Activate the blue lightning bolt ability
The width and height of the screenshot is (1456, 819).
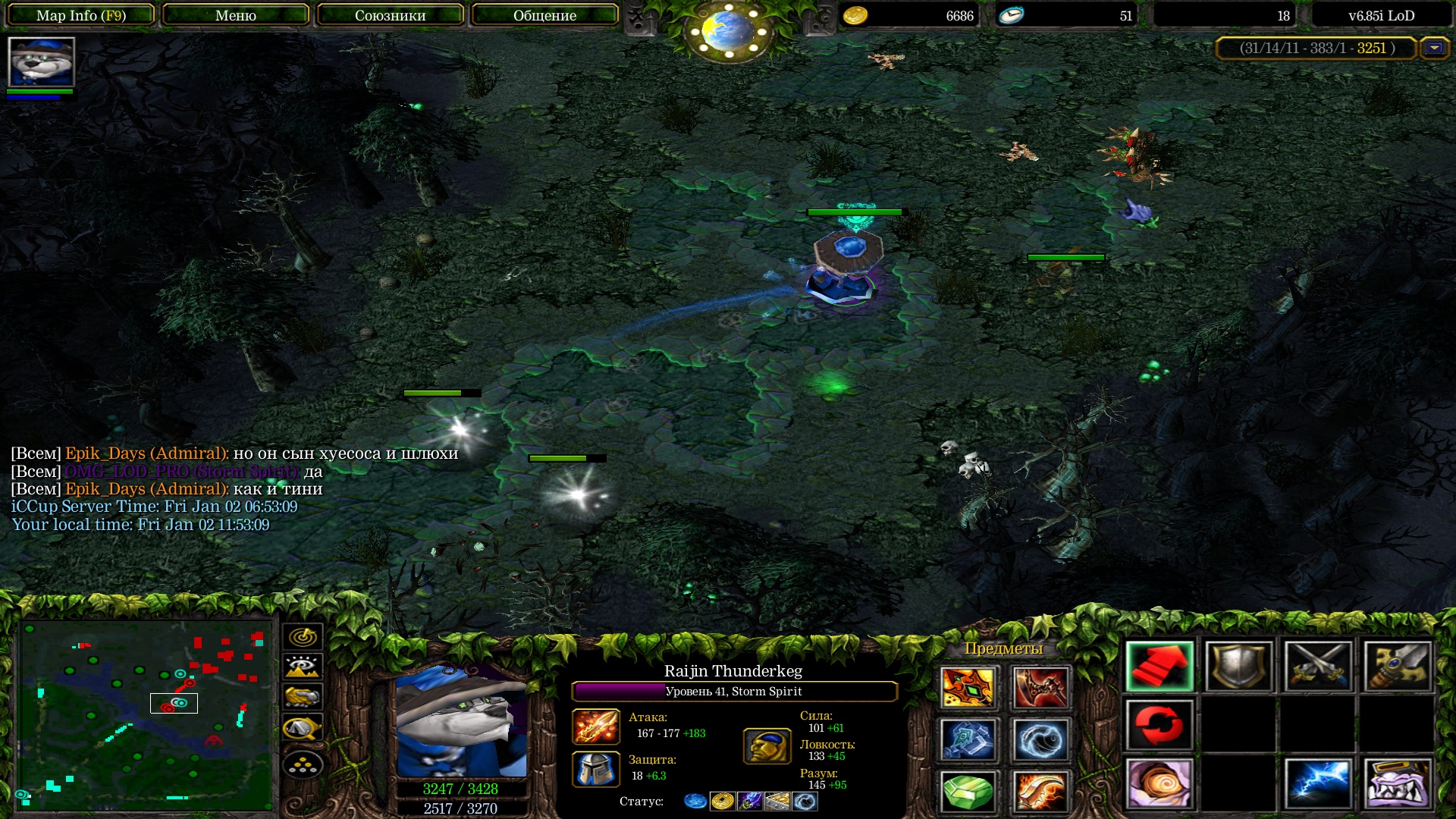(1318, 783)
